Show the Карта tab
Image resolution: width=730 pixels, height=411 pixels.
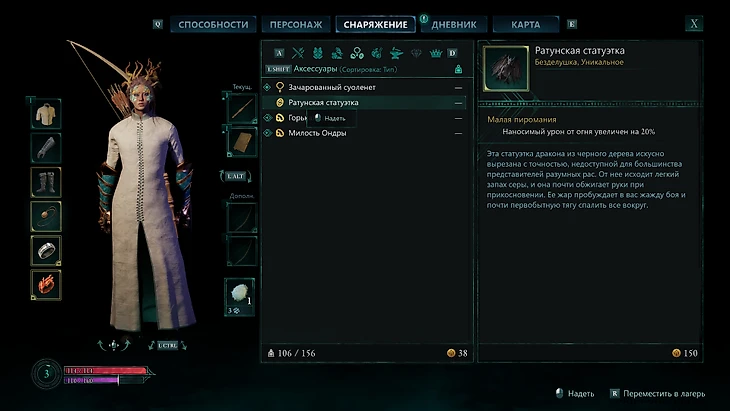(x=526, y=24)
